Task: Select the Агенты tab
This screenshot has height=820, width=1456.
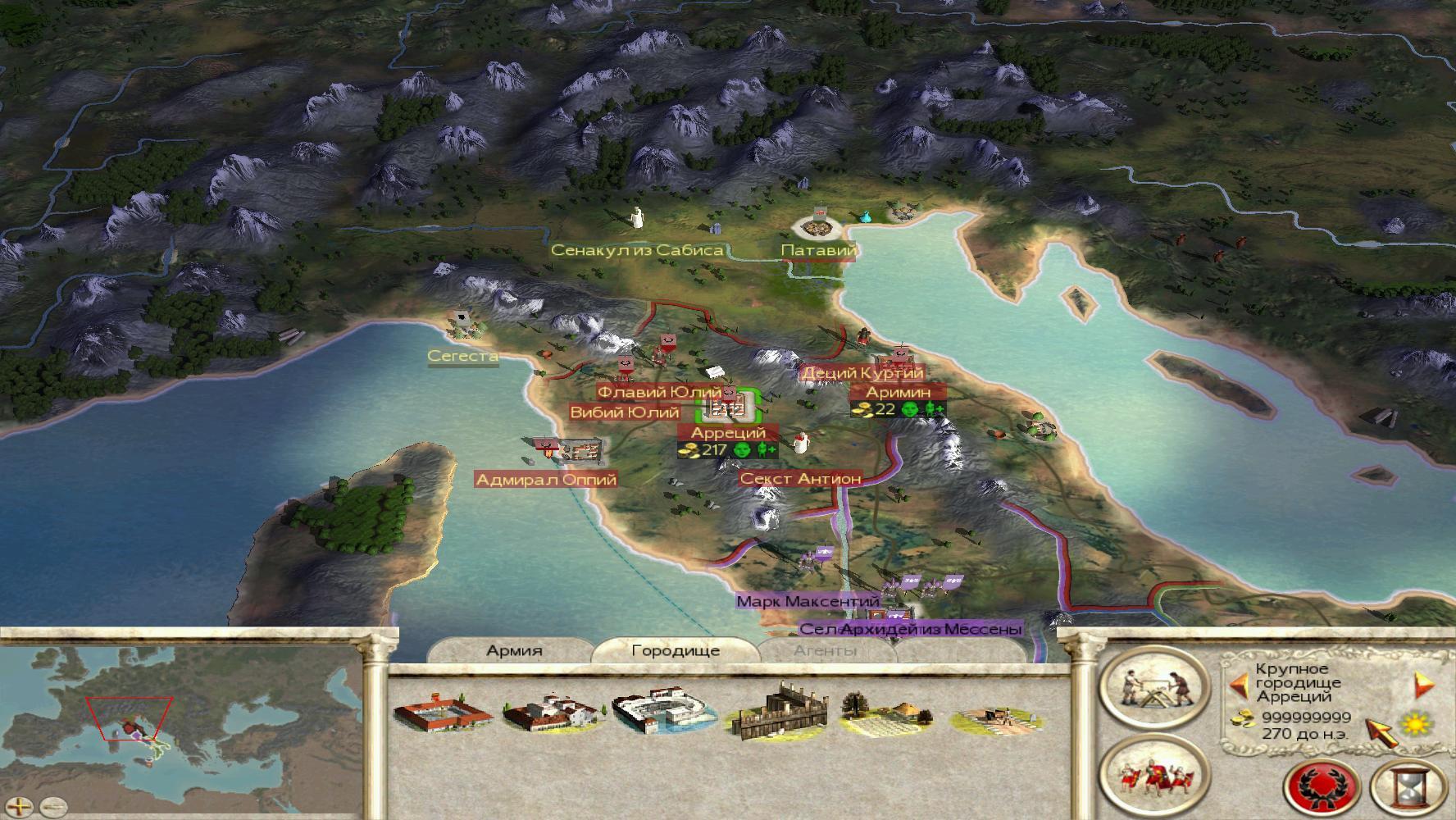Action: point(825,651)
